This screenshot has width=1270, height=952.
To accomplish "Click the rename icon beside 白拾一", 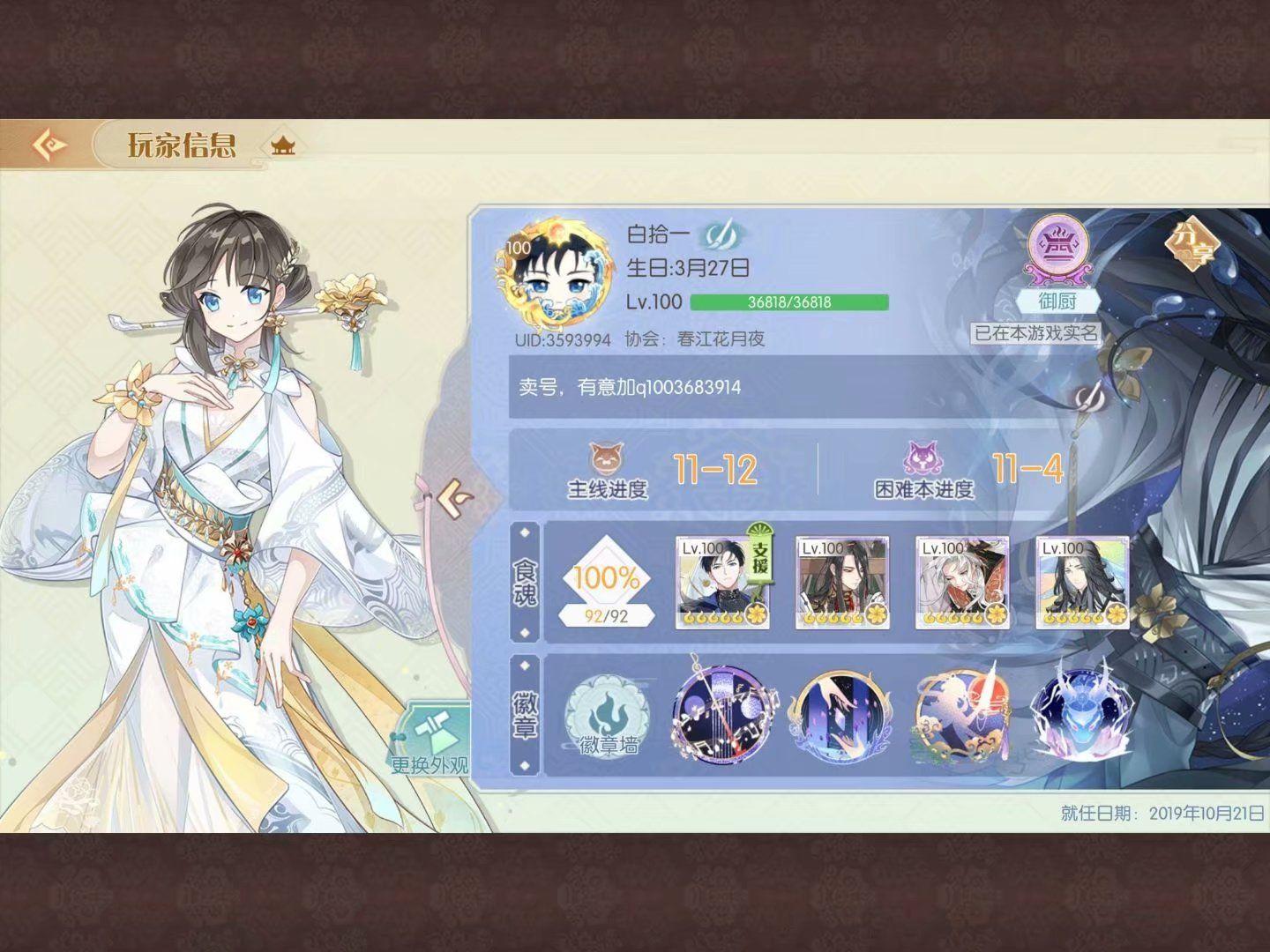I will point(722,234).
